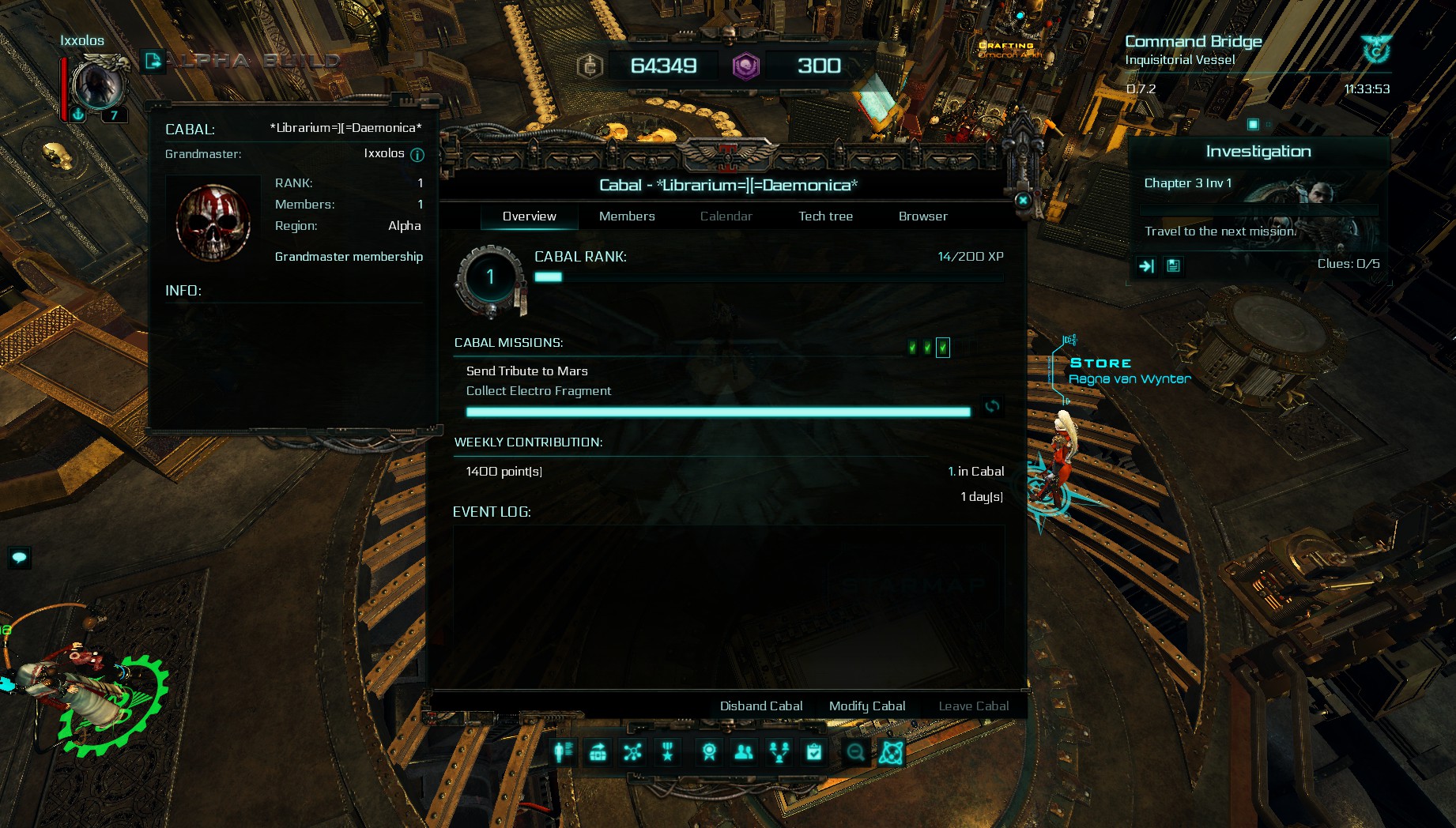1456x828 pixels.
Task: Open the clipboard checkmark icon
Action: [x=814, y=752]
